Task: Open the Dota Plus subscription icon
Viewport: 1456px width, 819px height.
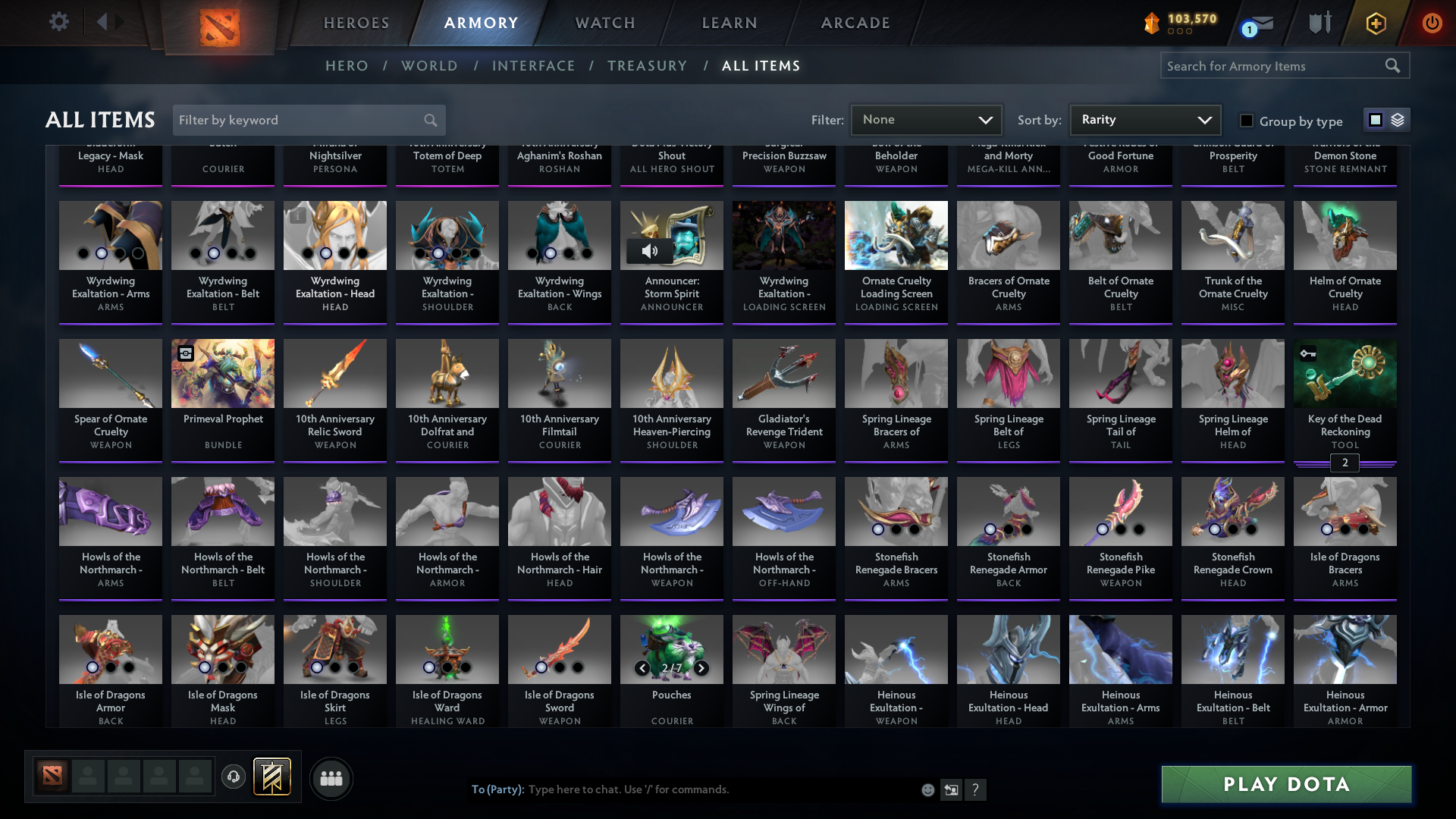Action: (x=1376, y=23)
